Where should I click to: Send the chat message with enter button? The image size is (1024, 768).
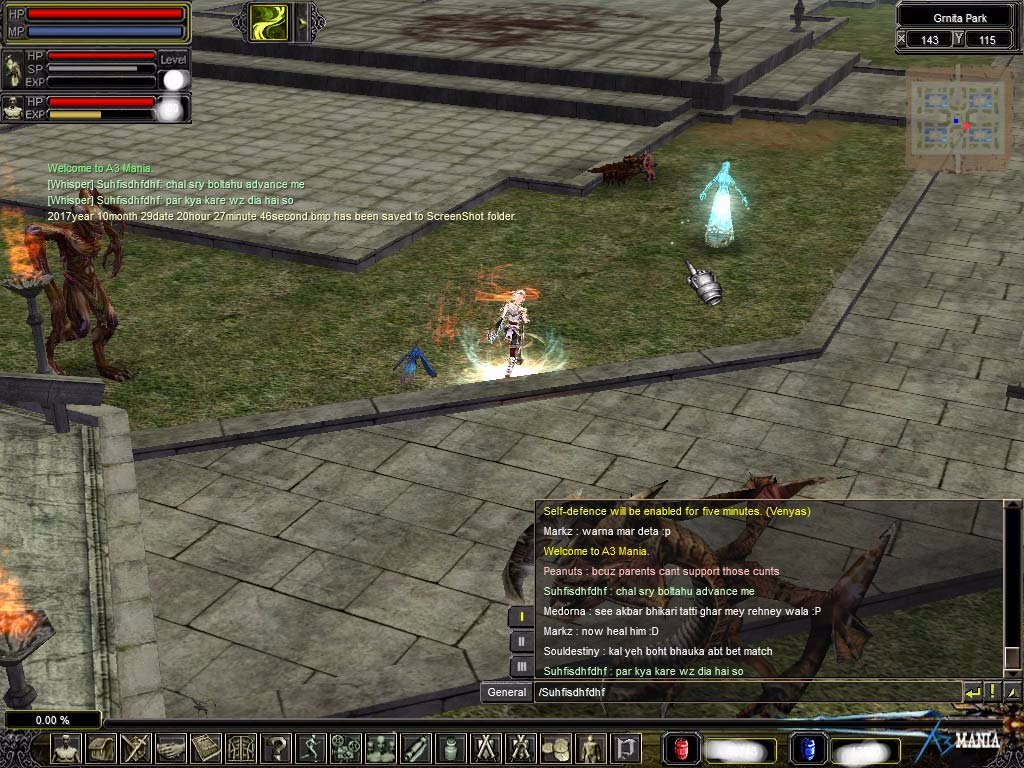972,692
